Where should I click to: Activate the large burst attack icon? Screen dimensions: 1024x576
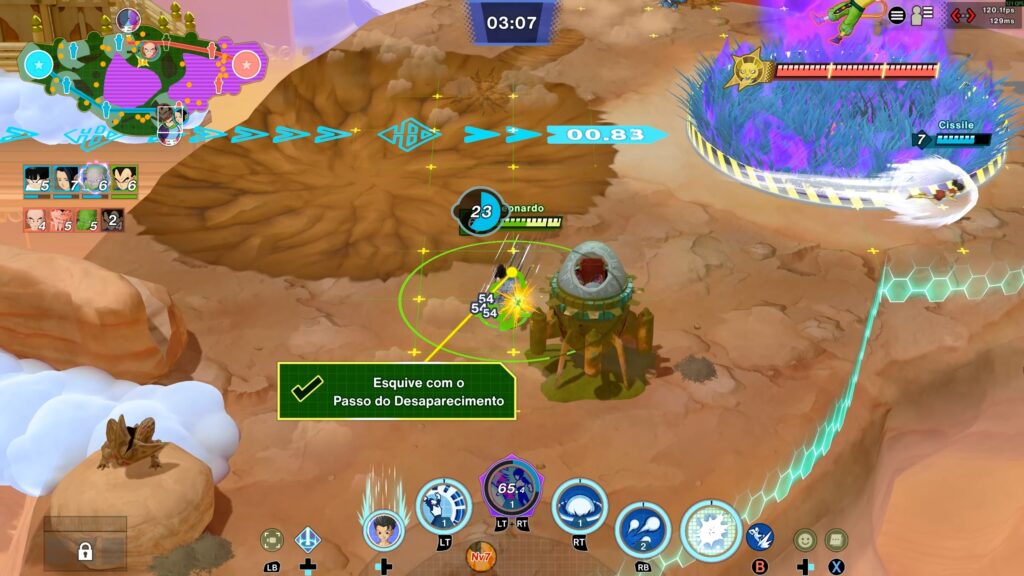click(711, 529)
